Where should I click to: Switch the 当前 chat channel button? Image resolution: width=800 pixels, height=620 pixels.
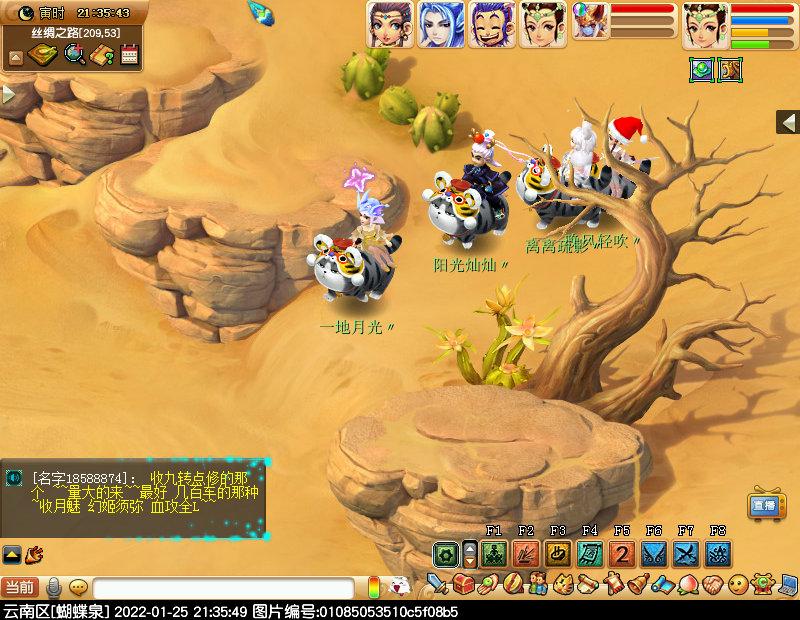coord(20,588)
